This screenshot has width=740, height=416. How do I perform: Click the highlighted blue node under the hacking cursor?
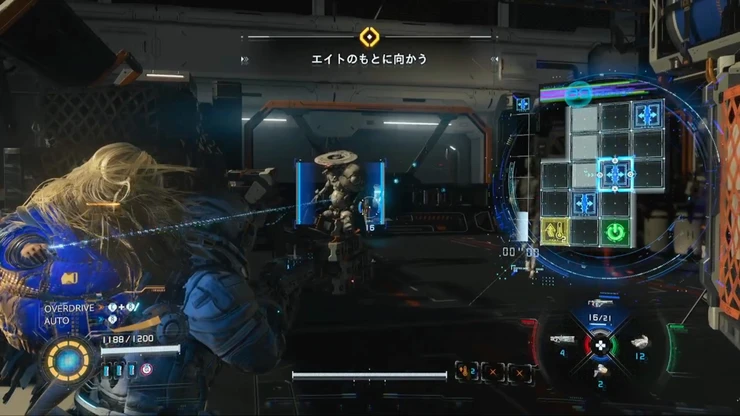(x=617, y=174)
